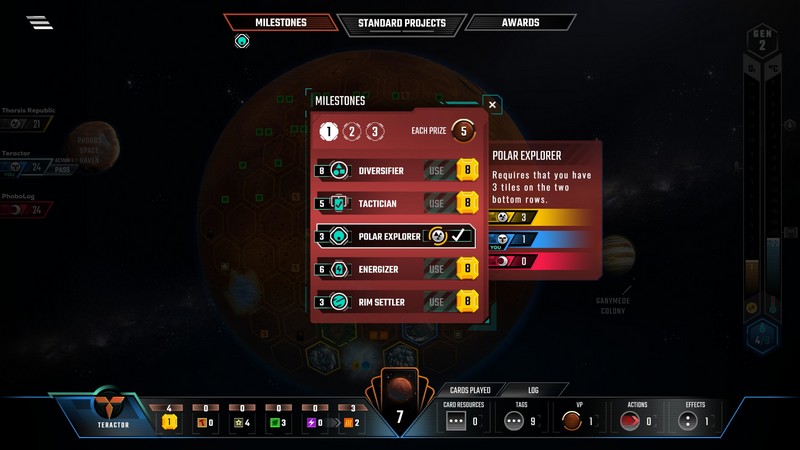Select the Thorsis Republic player entry
This screenshot has height=450, width=800.
click(x=28, y=118)
